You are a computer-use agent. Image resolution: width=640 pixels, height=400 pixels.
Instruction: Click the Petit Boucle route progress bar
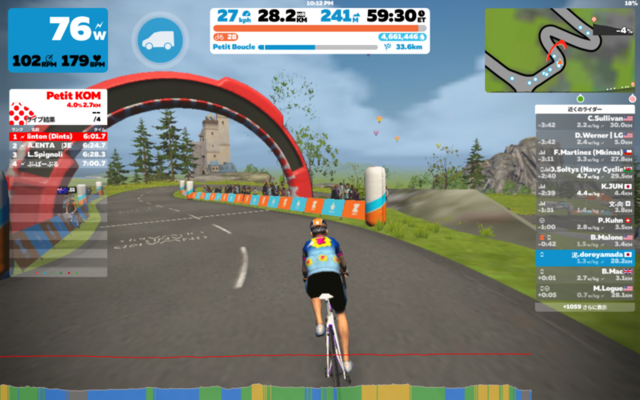point(320,46)
